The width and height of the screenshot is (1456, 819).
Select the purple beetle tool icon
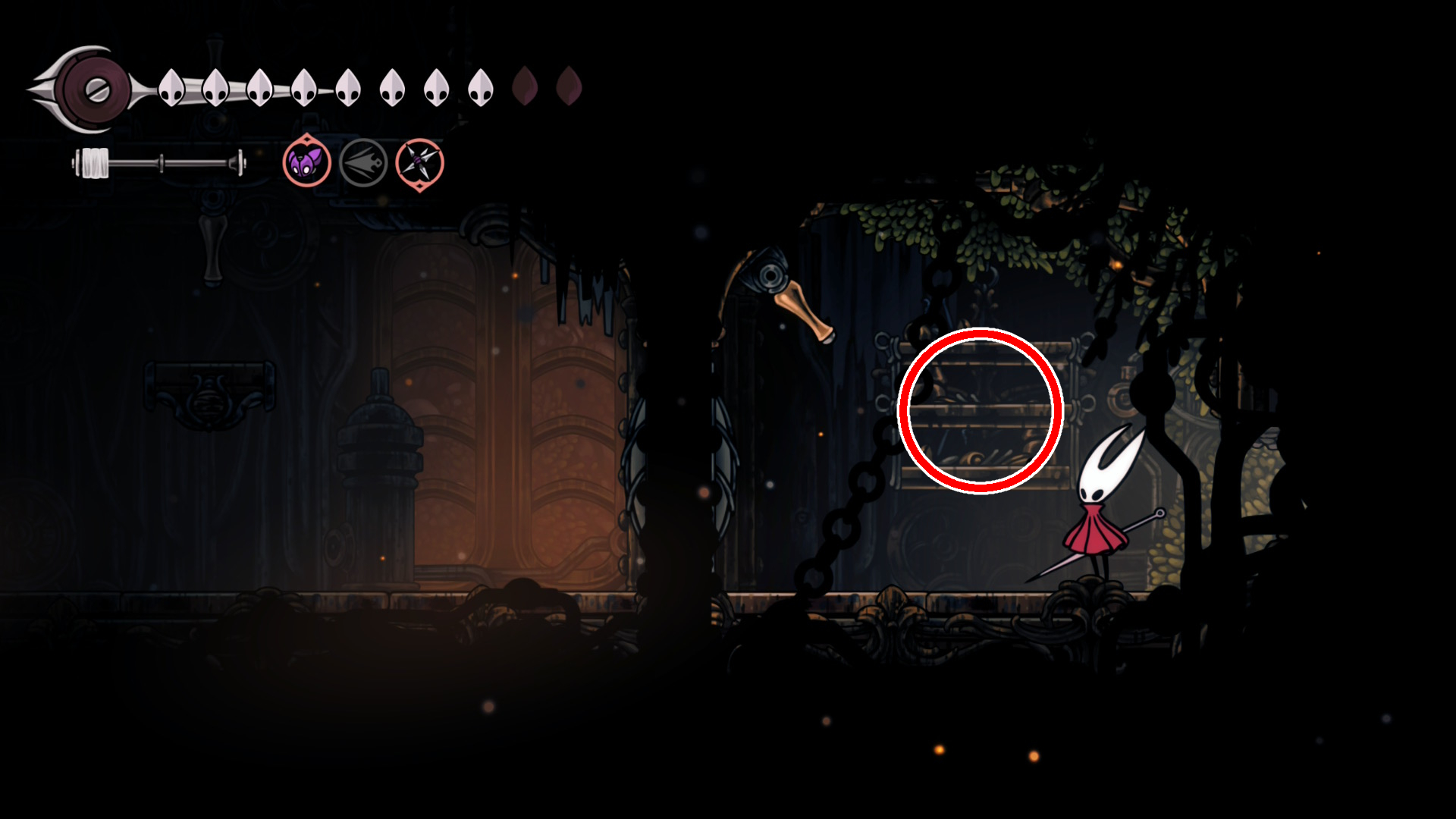coord(306,162)
